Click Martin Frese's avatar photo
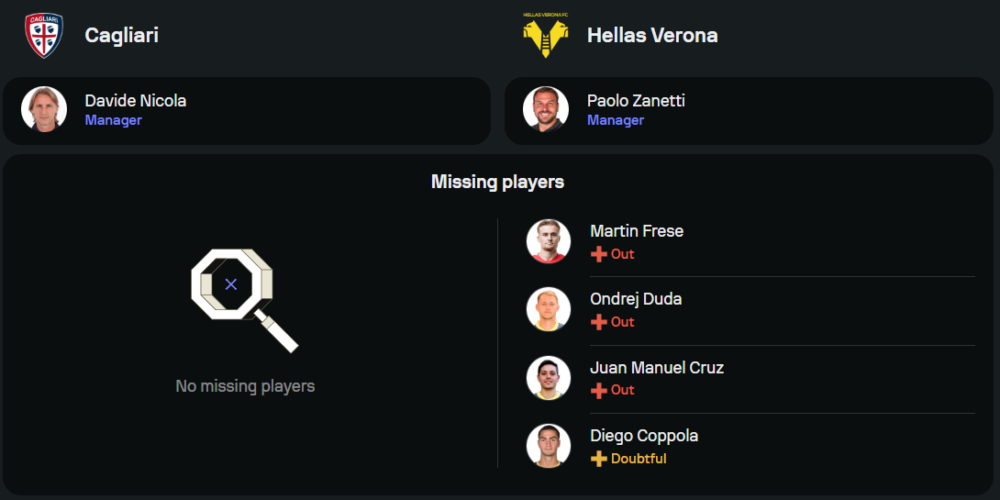1000x500 pixels. 549,241
